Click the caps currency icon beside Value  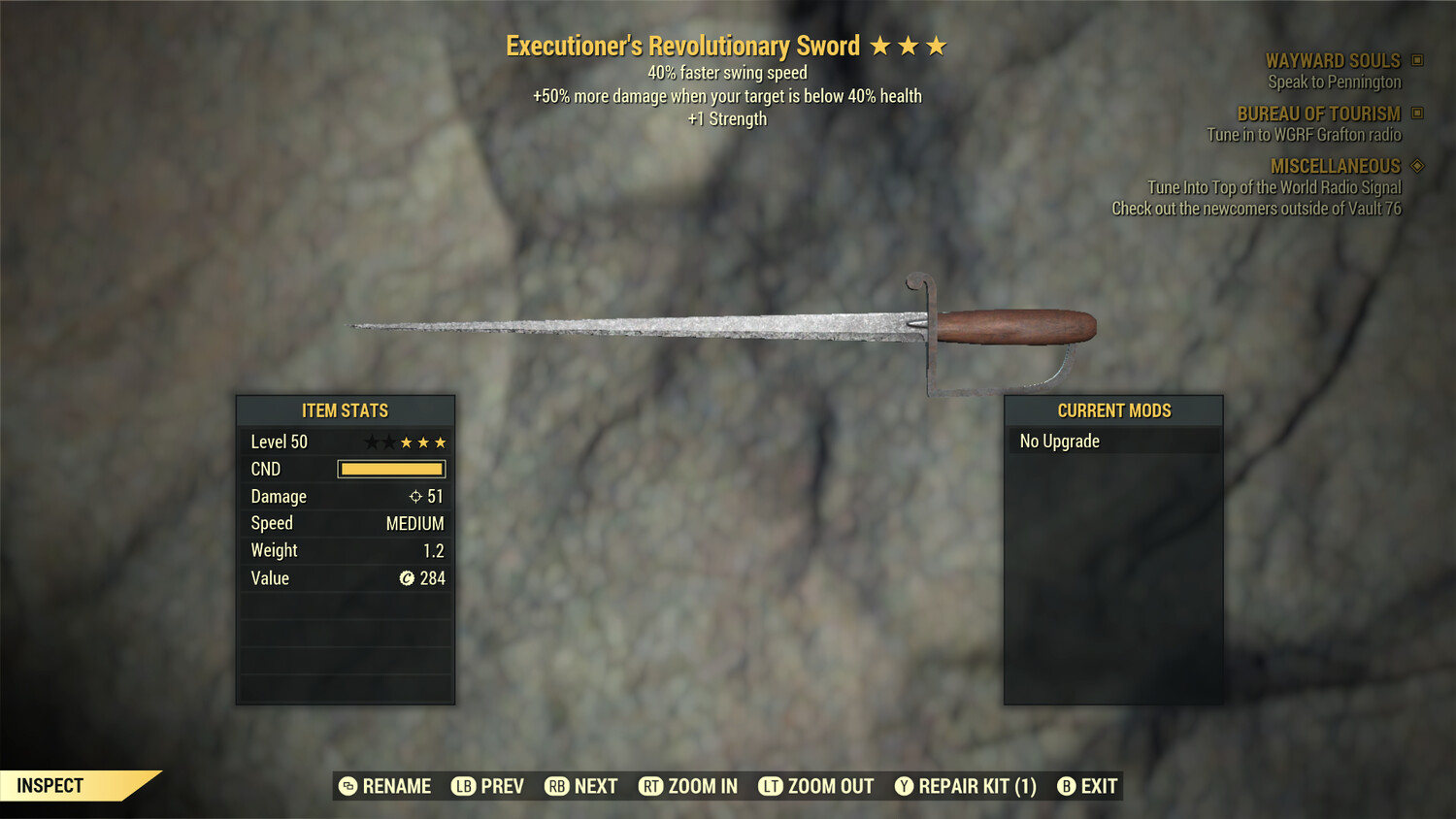[x=407, y=578]
